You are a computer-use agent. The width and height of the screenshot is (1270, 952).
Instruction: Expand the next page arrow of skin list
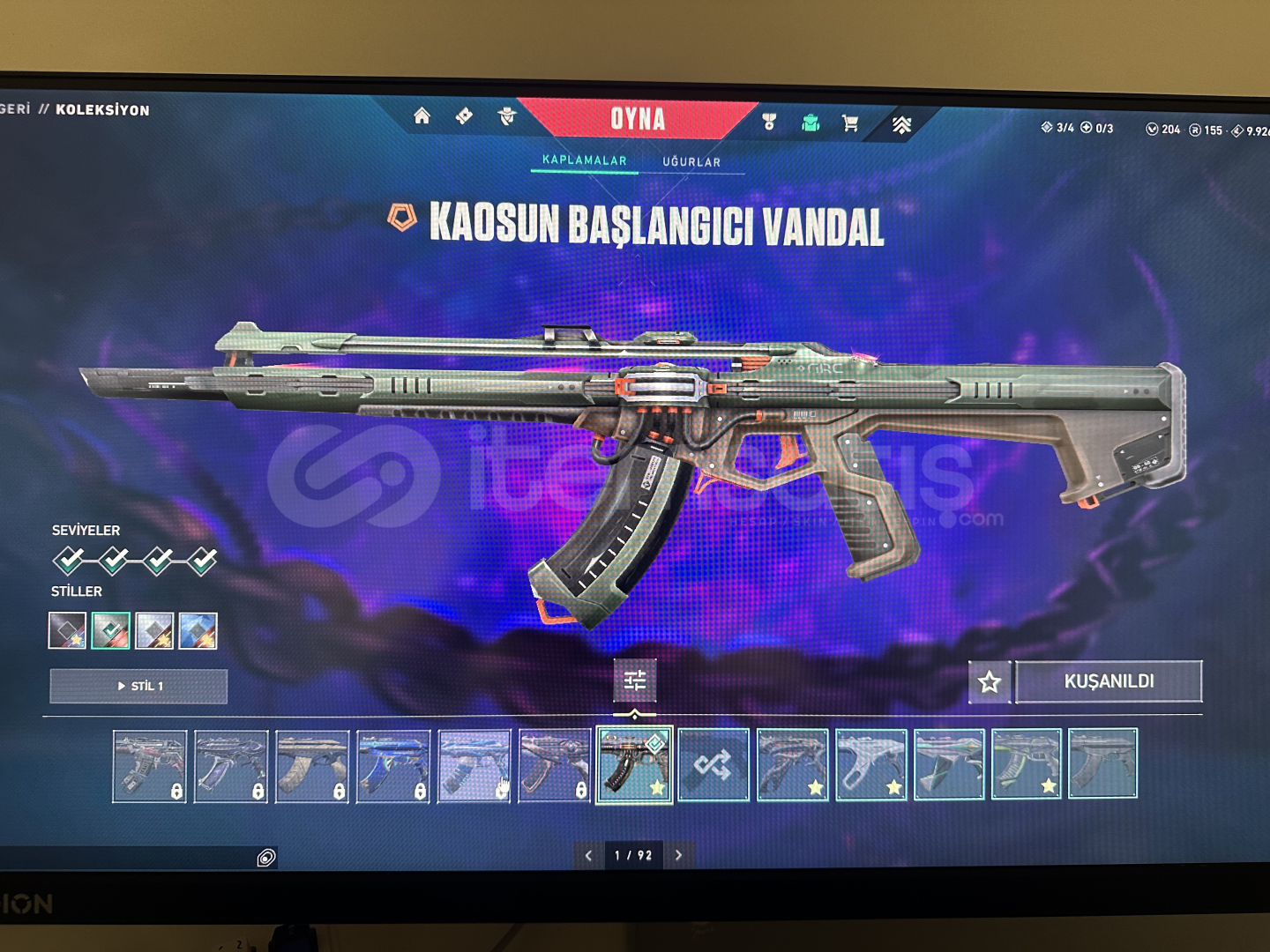click(x=678, y=854)
